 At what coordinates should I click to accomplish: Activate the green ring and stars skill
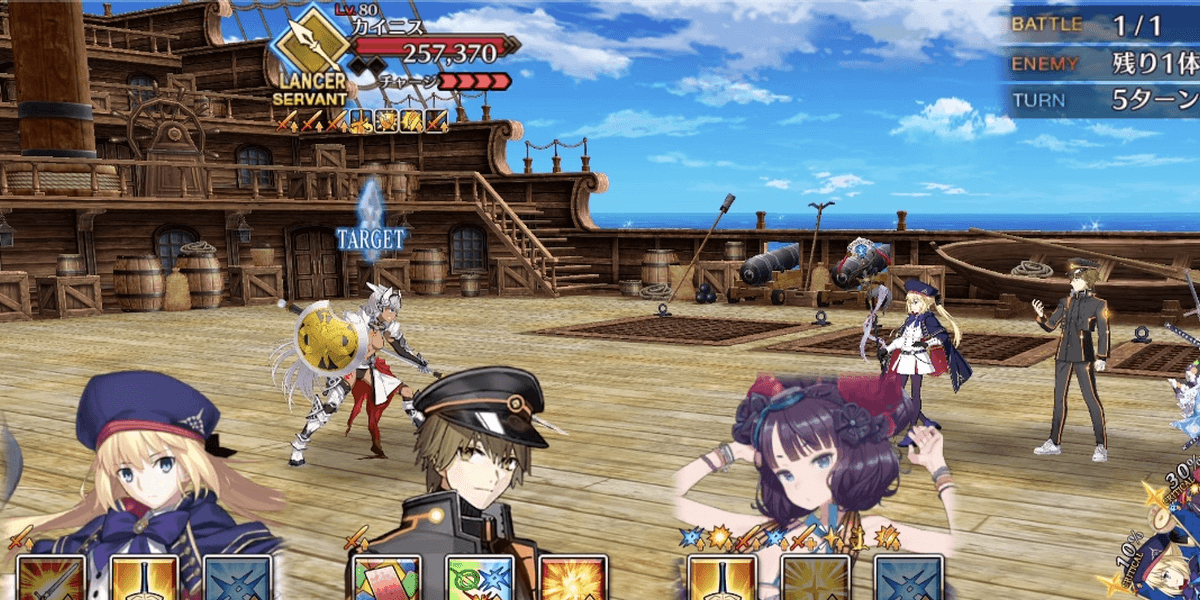pos(480,580)
